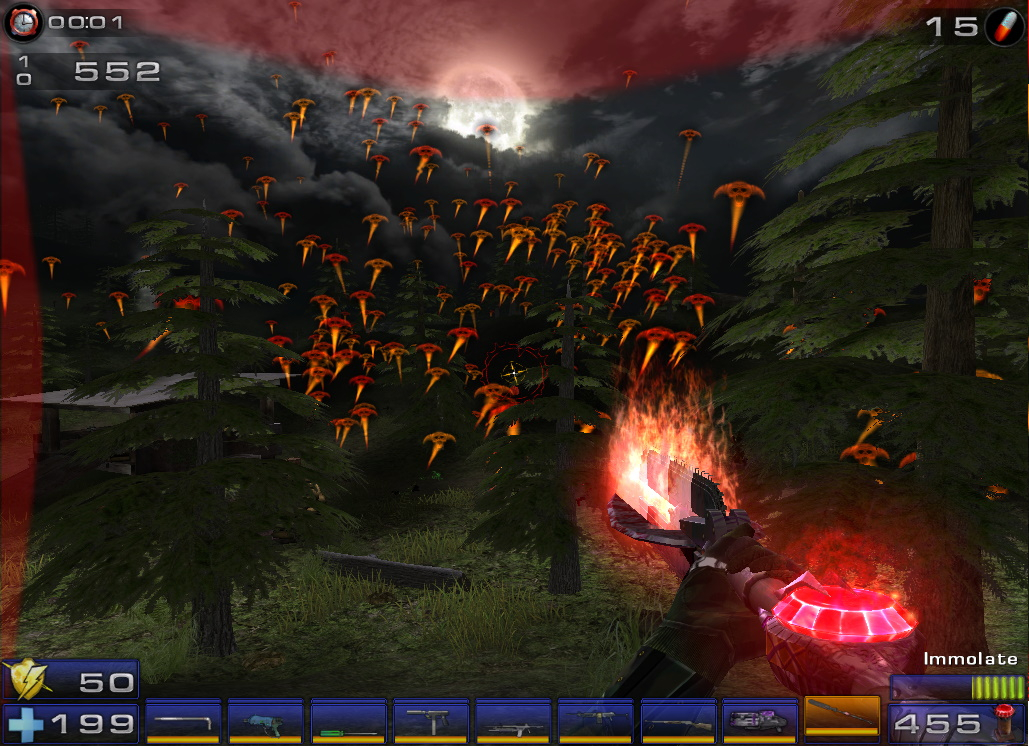1029x746 pixels.
Task: Select the L-shaped metal bar weapon slot
Action: [x=183, y=720]
